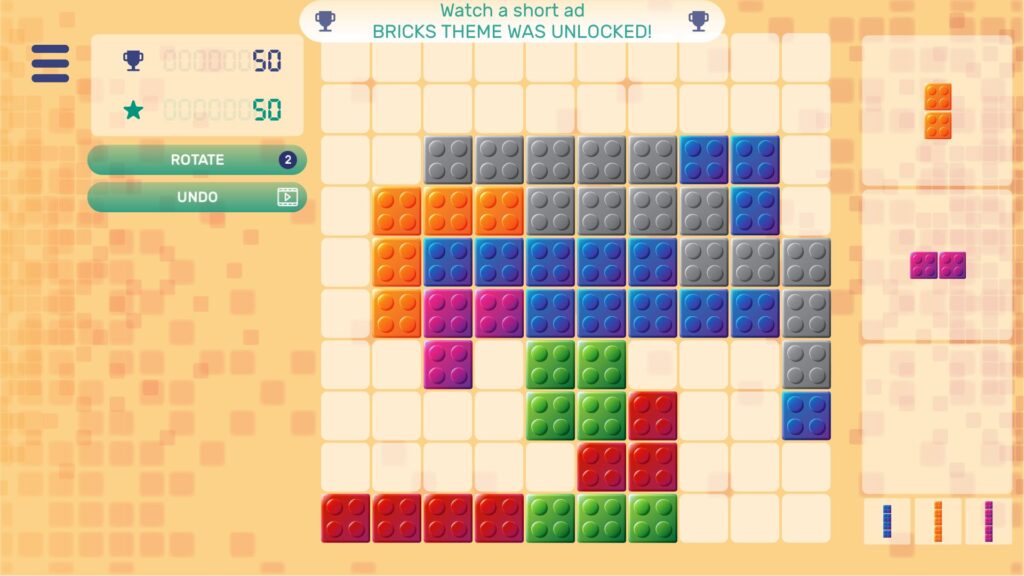
Task: Pick the magenta two-block horizontal piece
Action: point(937,265)
